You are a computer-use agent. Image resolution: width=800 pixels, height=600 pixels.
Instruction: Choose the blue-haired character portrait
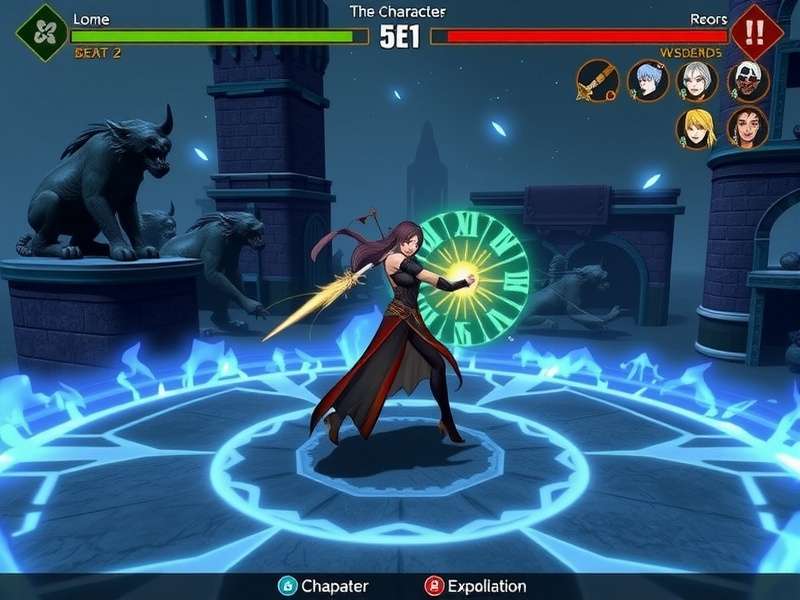point(647,80)
